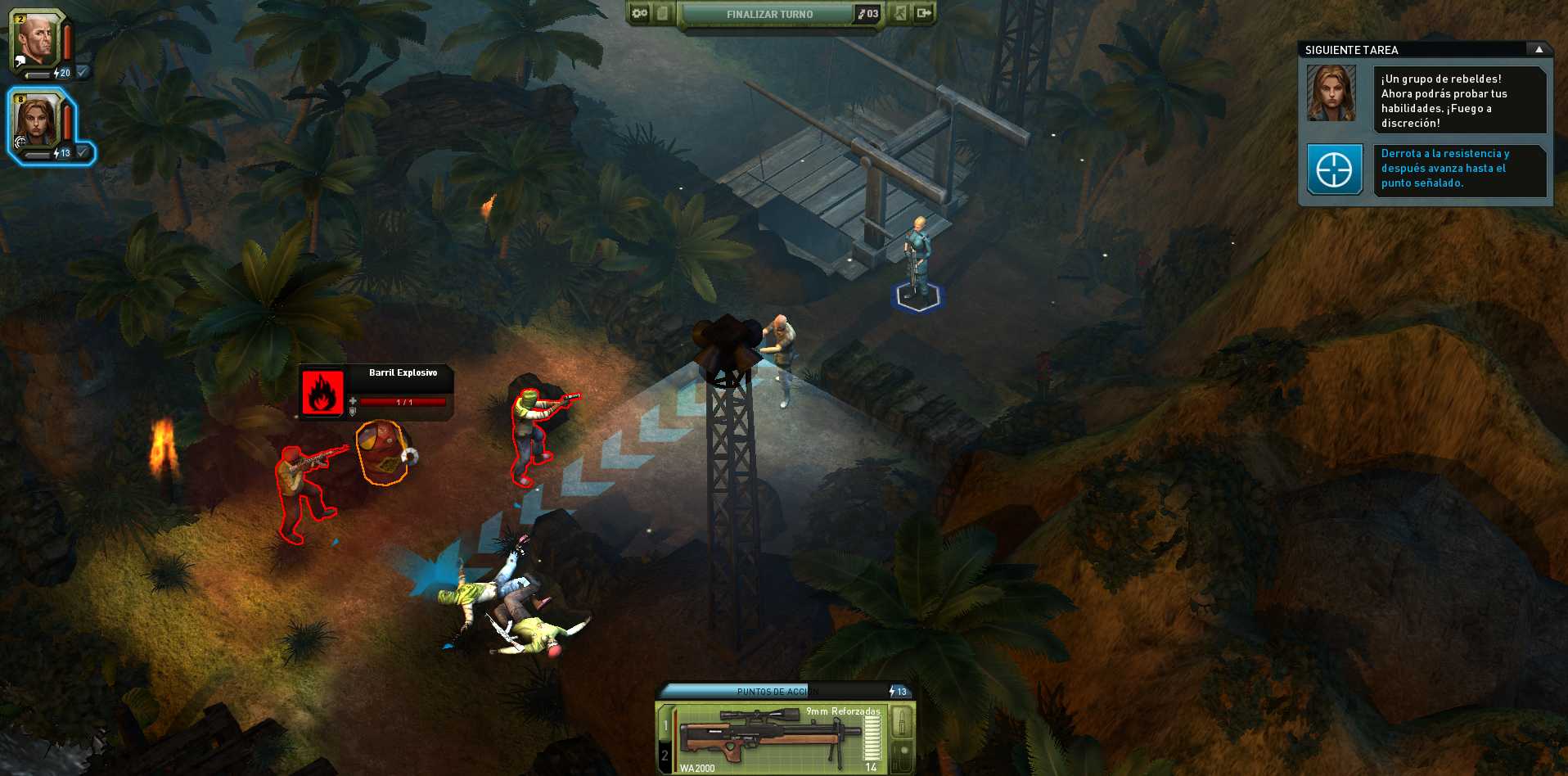Screen dimensions: 1568x776
Task: Switch to weapon slot 2
Action: tap(665, 756)
